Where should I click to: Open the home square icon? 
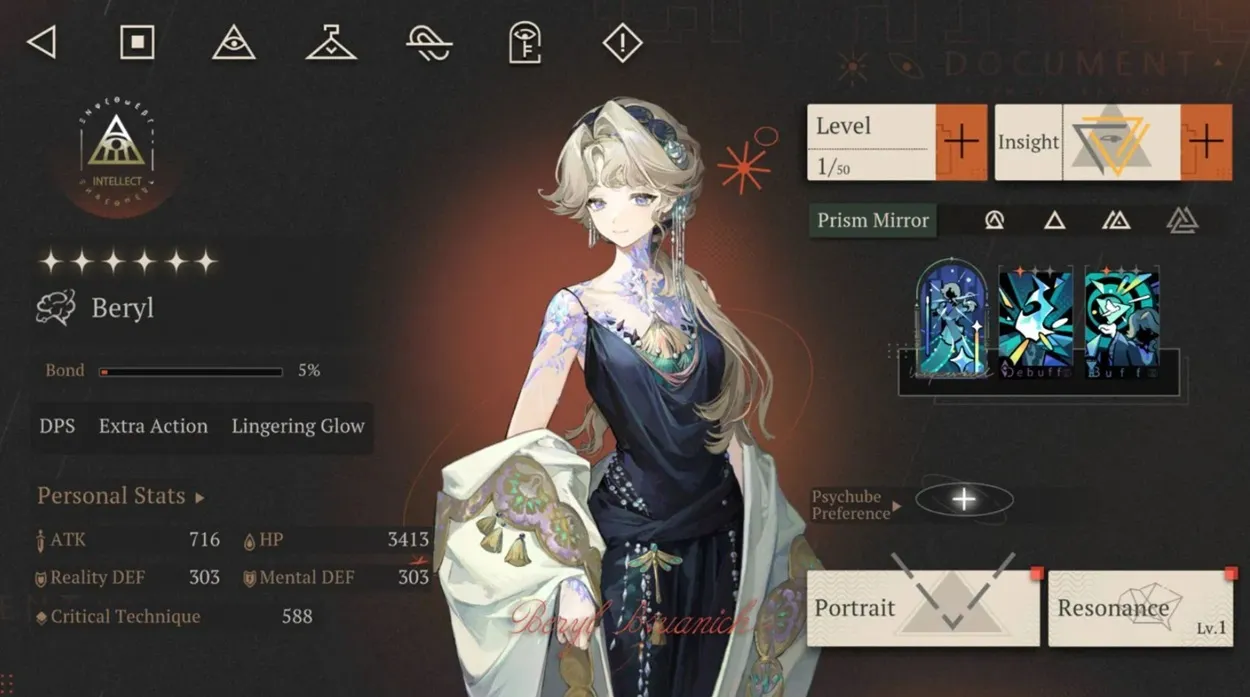tap(137, 43)
